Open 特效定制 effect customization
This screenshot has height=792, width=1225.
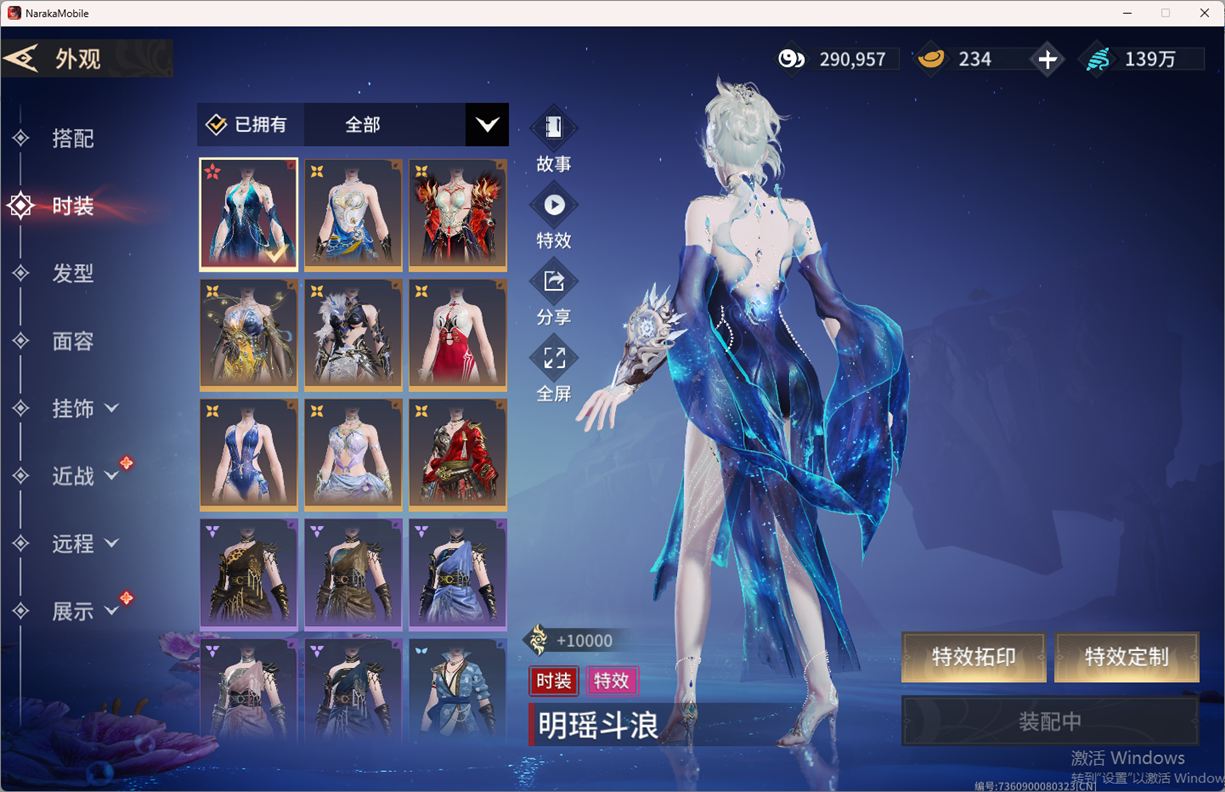(x=1126, y=657)
